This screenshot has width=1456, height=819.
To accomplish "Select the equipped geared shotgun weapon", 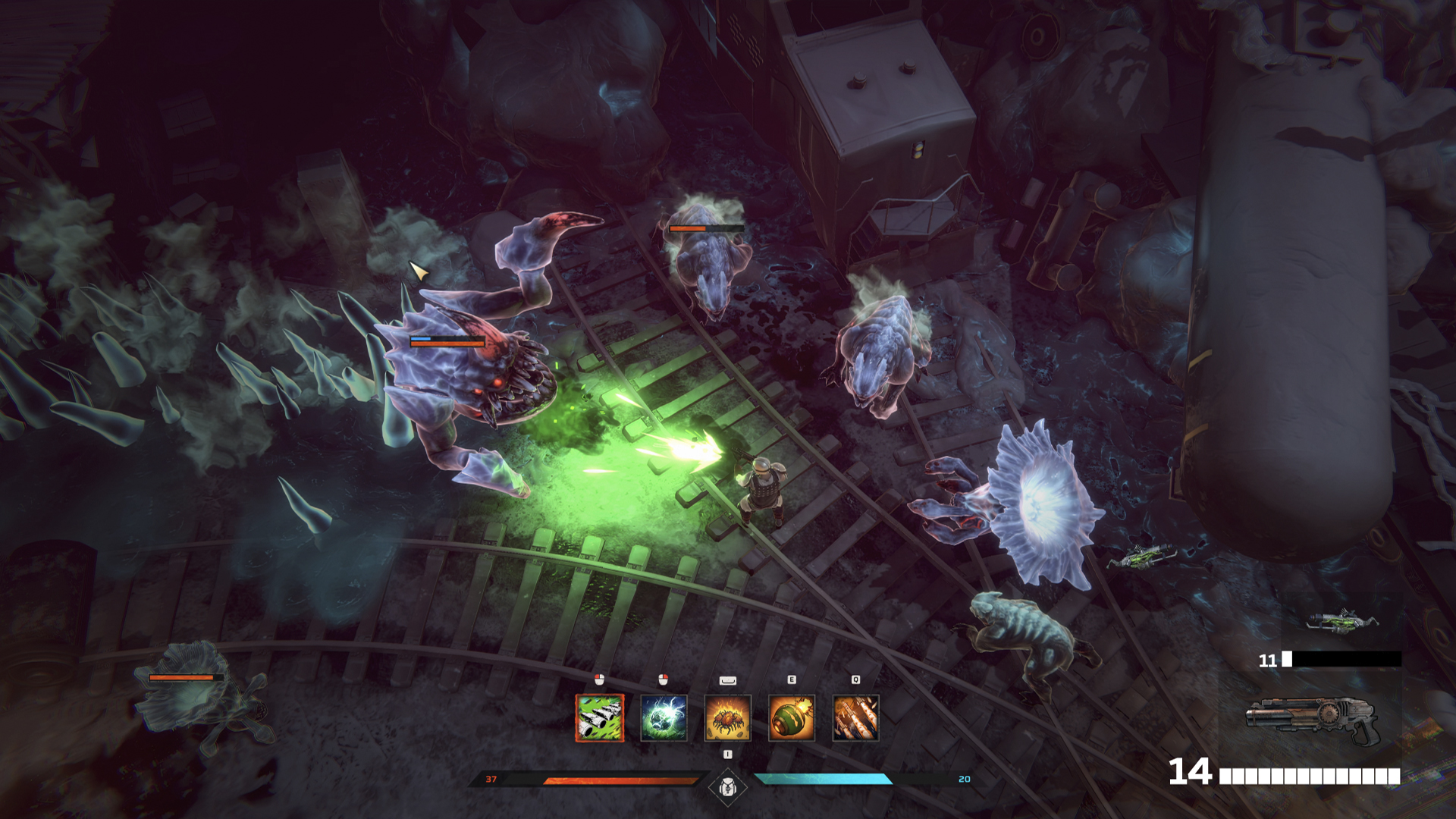I will (1311, 720).
